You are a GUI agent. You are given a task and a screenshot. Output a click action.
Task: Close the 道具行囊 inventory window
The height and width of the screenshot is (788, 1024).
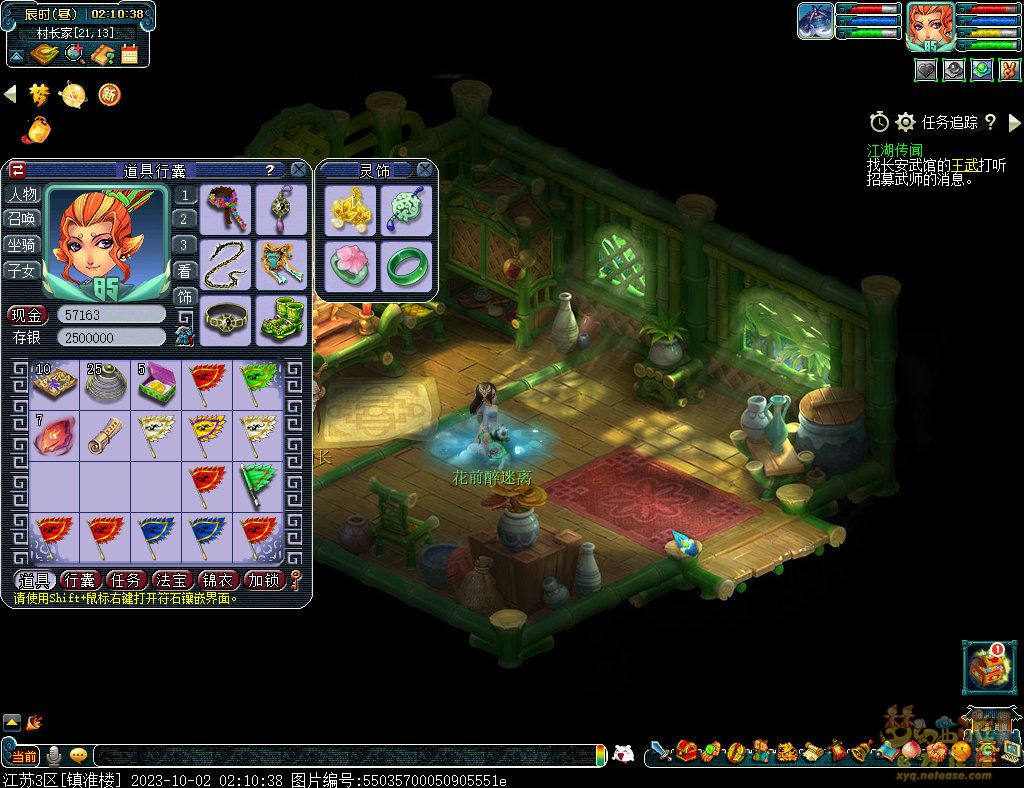[x=298, y=170]
